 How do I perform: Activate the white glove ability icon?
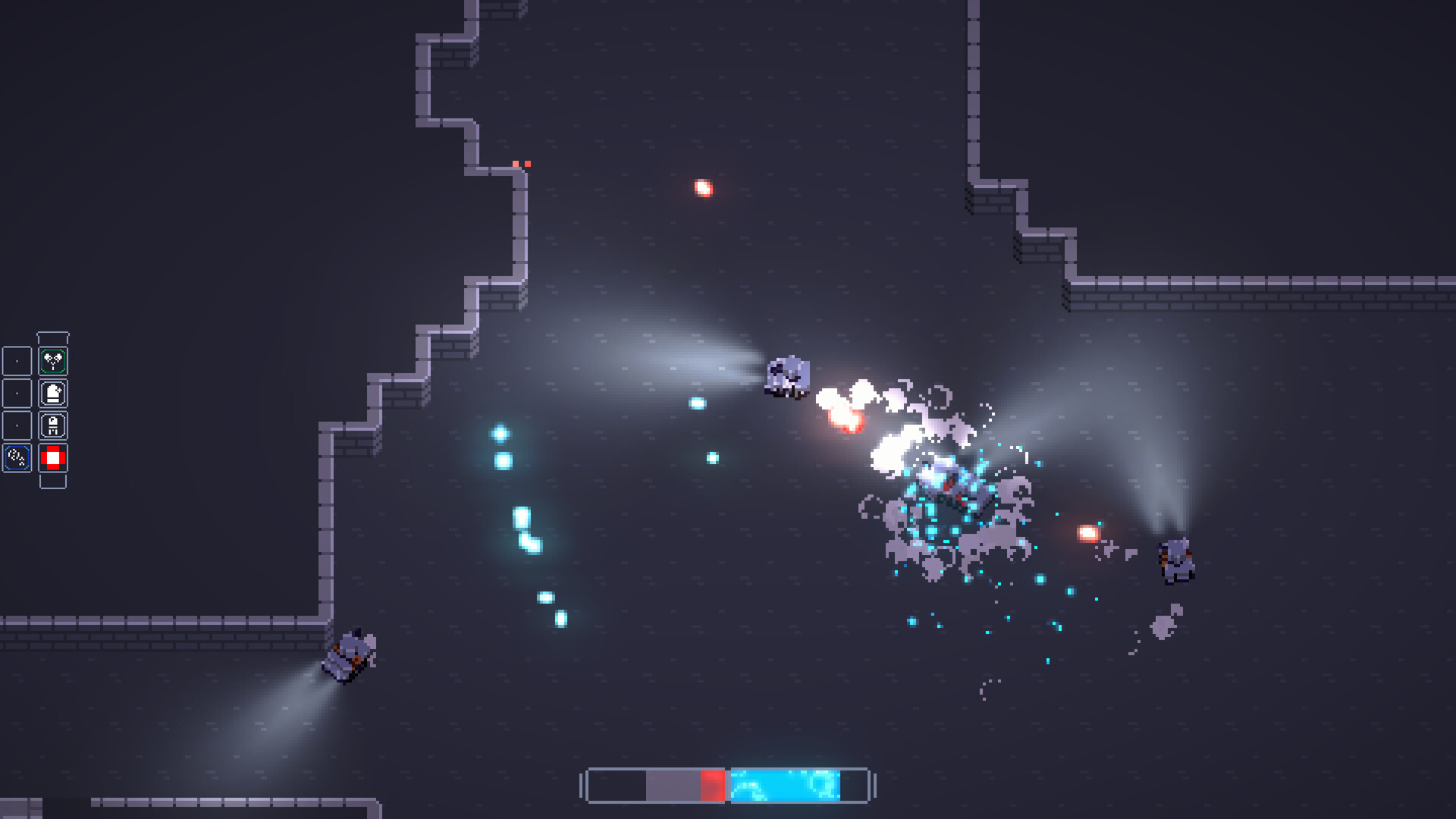tap(52, 393)
